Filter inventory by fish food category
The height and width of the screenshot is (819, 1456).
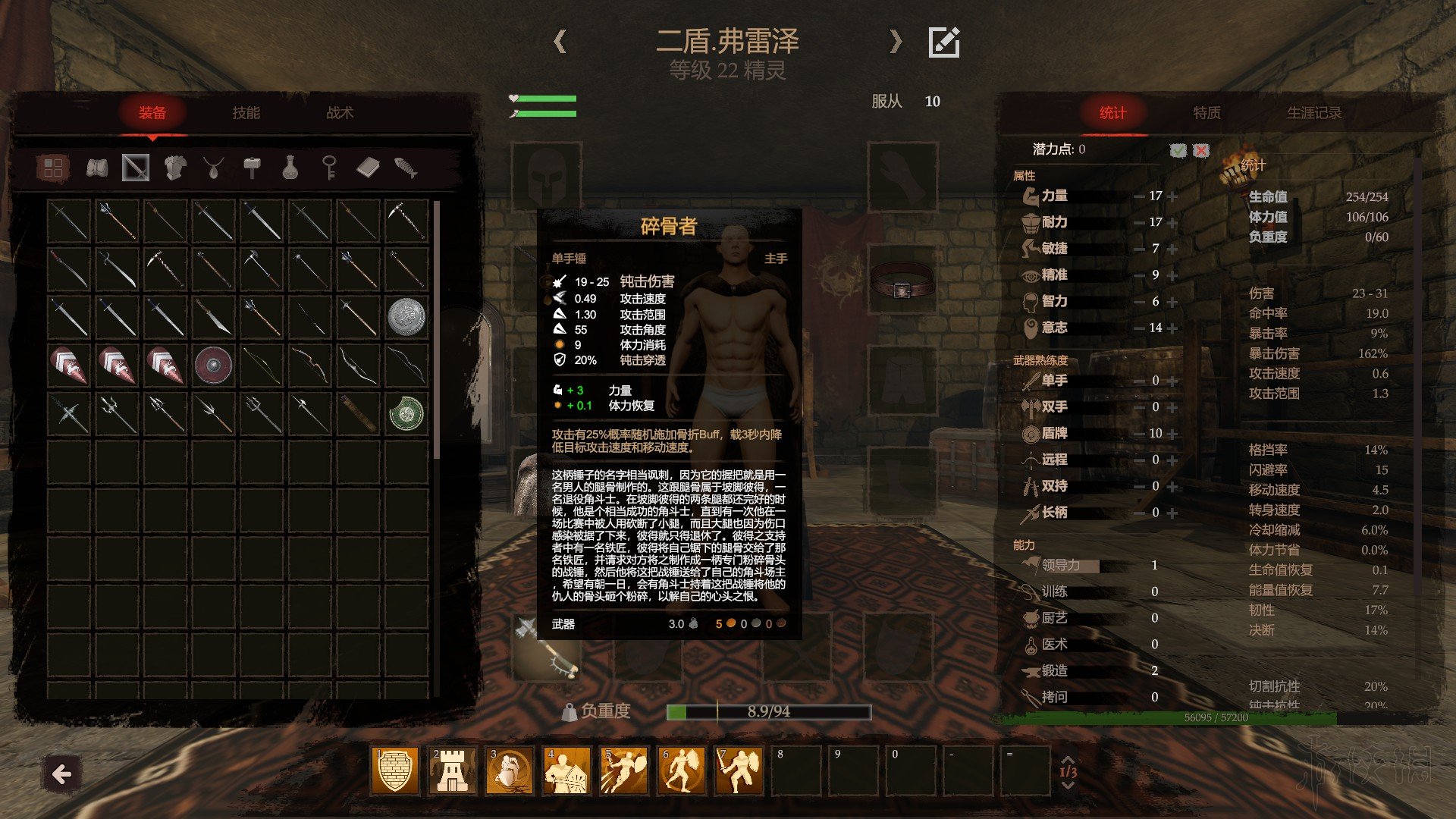pyautogui.click(x=406, y=168)
